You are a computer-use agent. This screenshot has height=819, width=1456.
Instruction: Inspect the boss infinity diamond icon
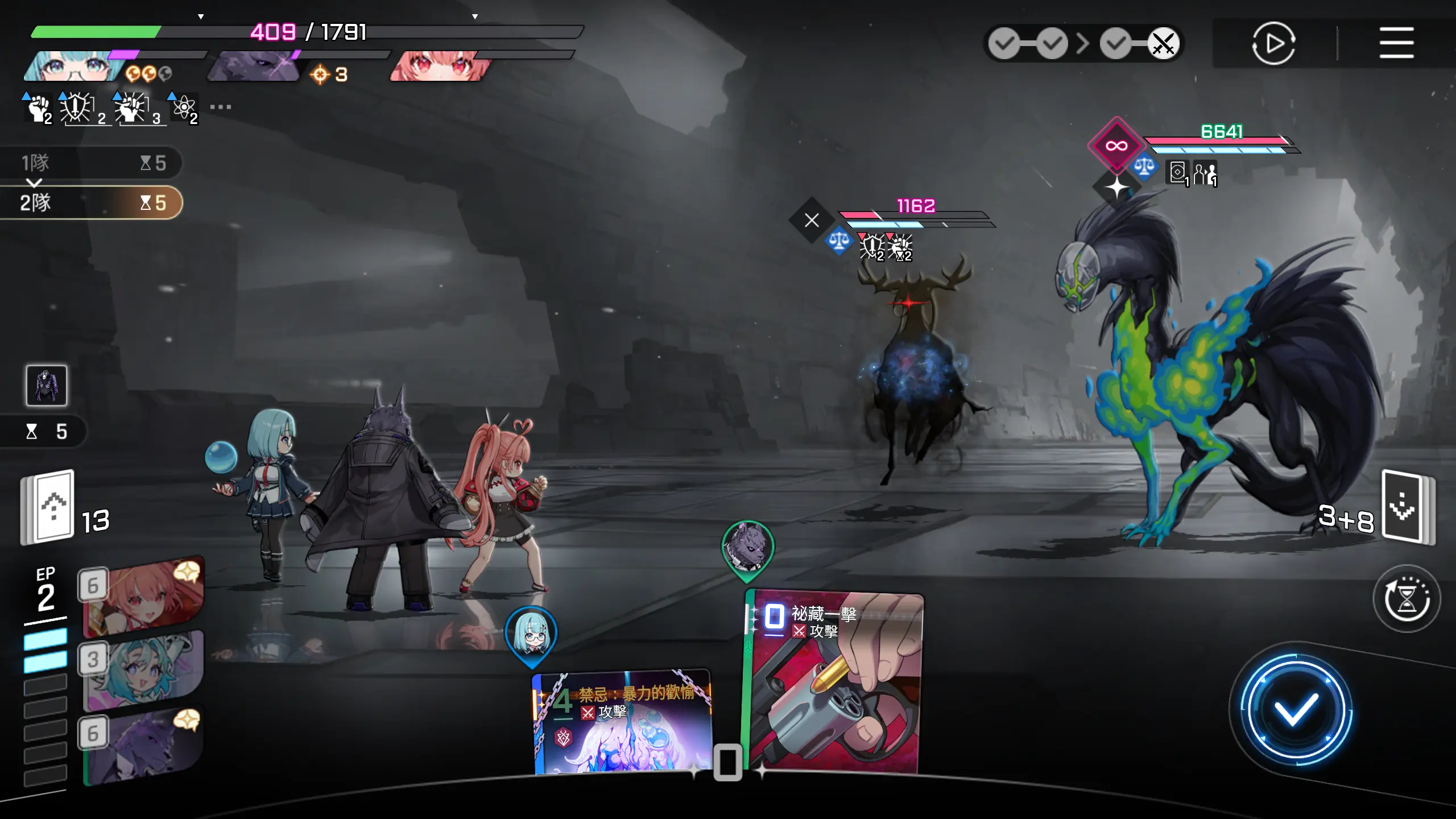pyautogui.click(x=1116, y=146)
